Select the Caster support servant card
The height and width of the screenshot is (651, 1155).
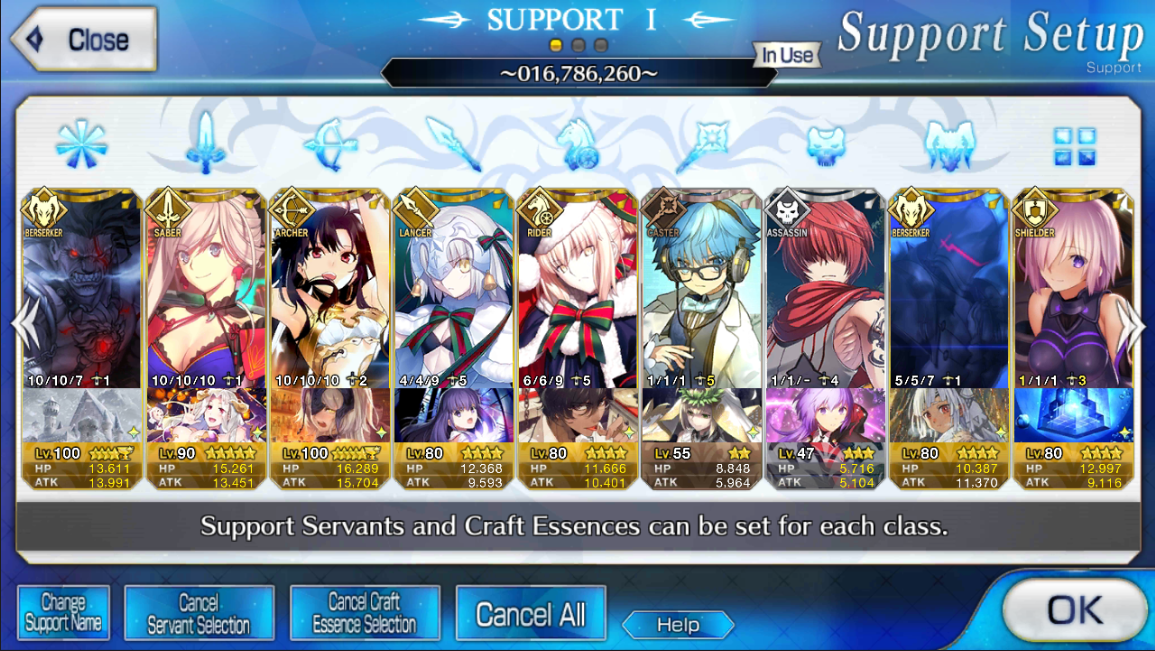pyautogui.click(x=701, y=290)
